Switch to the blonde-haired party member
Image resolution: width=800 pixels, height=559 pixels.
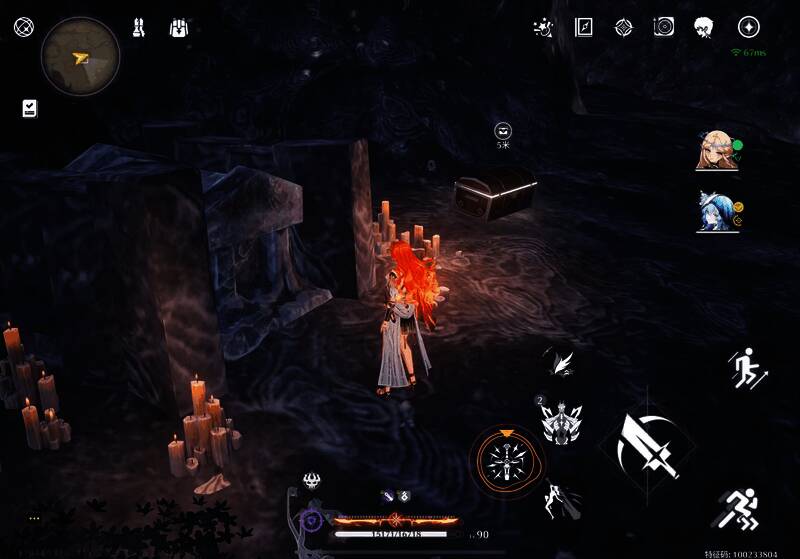(x=716, y=151)
